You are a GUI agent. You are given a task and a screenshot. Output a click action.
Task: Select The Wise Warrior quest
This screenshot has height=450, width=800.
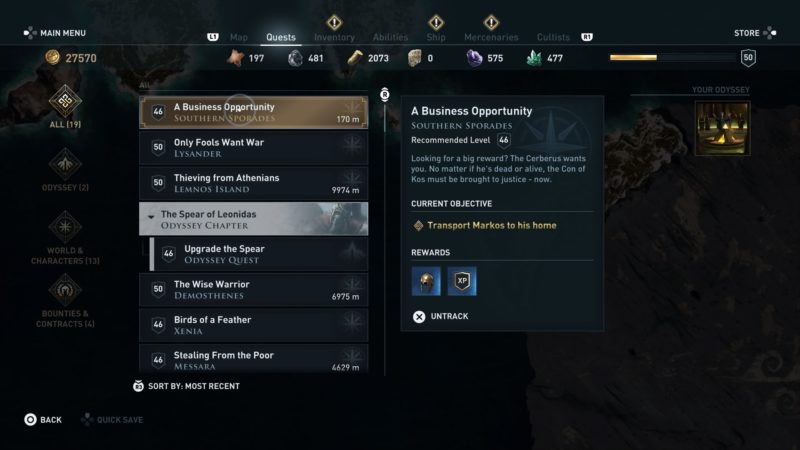click(x=253, y=290)
